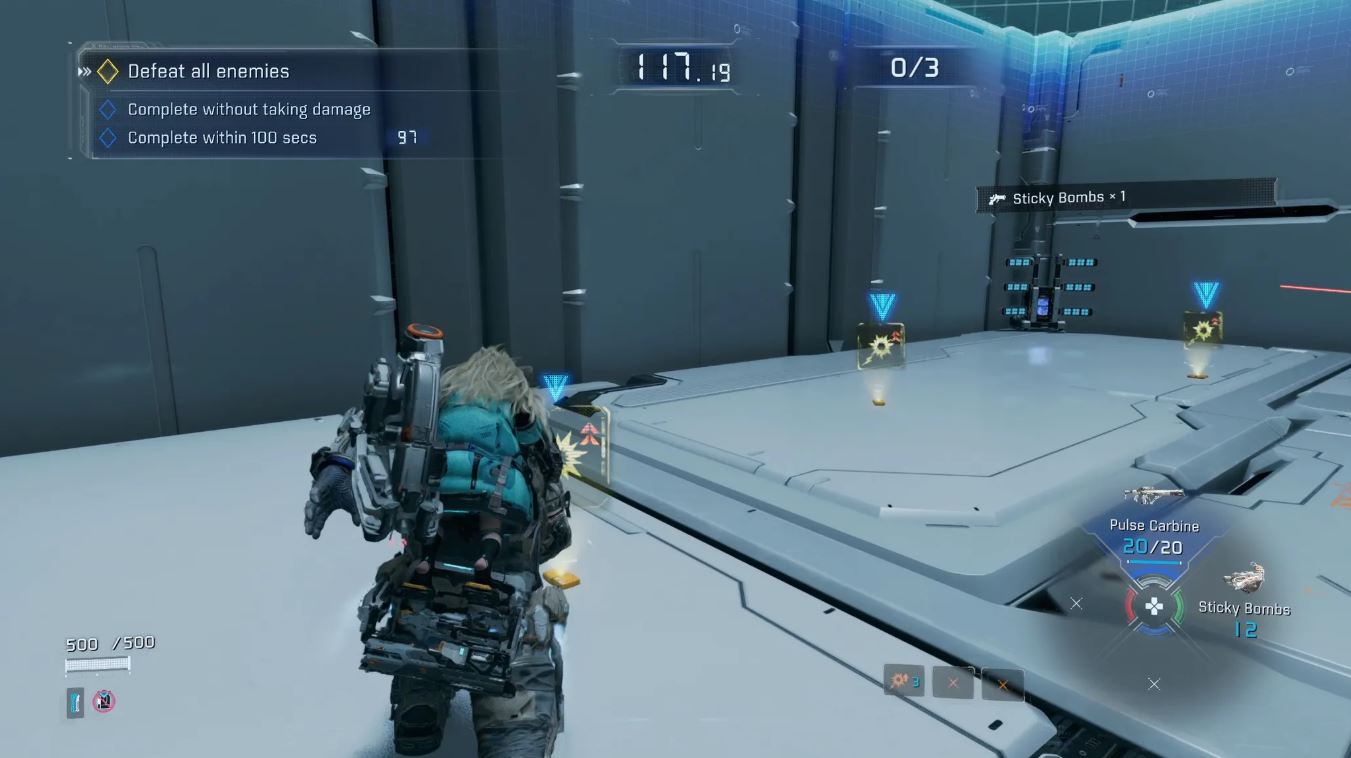Toggle the Defeat all enemies objective diamond
This screenshot has width=1351, height=758.
(x=106, y=71)
